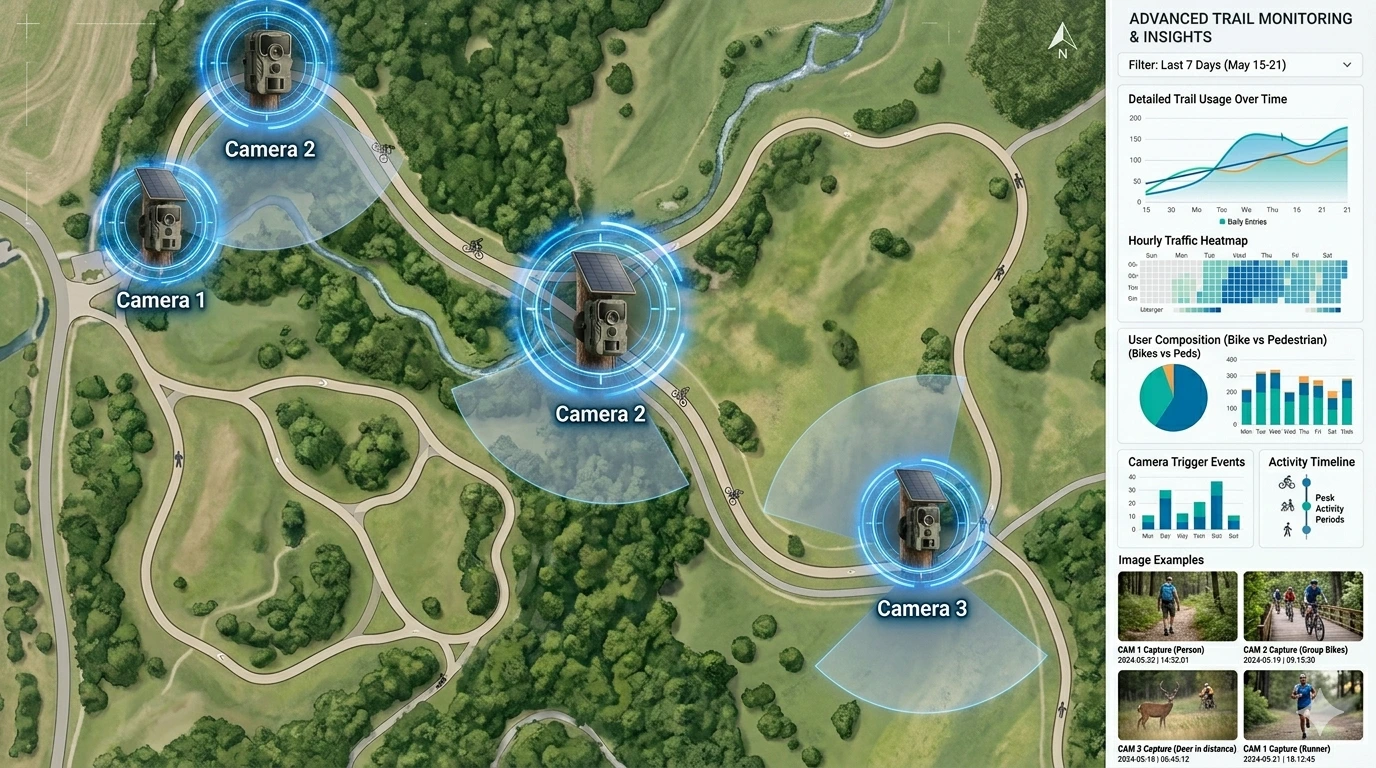Open the CAM 2 Group Bikes capture details
This screenshot has height=768, width=1376.
pyautogui.click(x=1303, y=606)
